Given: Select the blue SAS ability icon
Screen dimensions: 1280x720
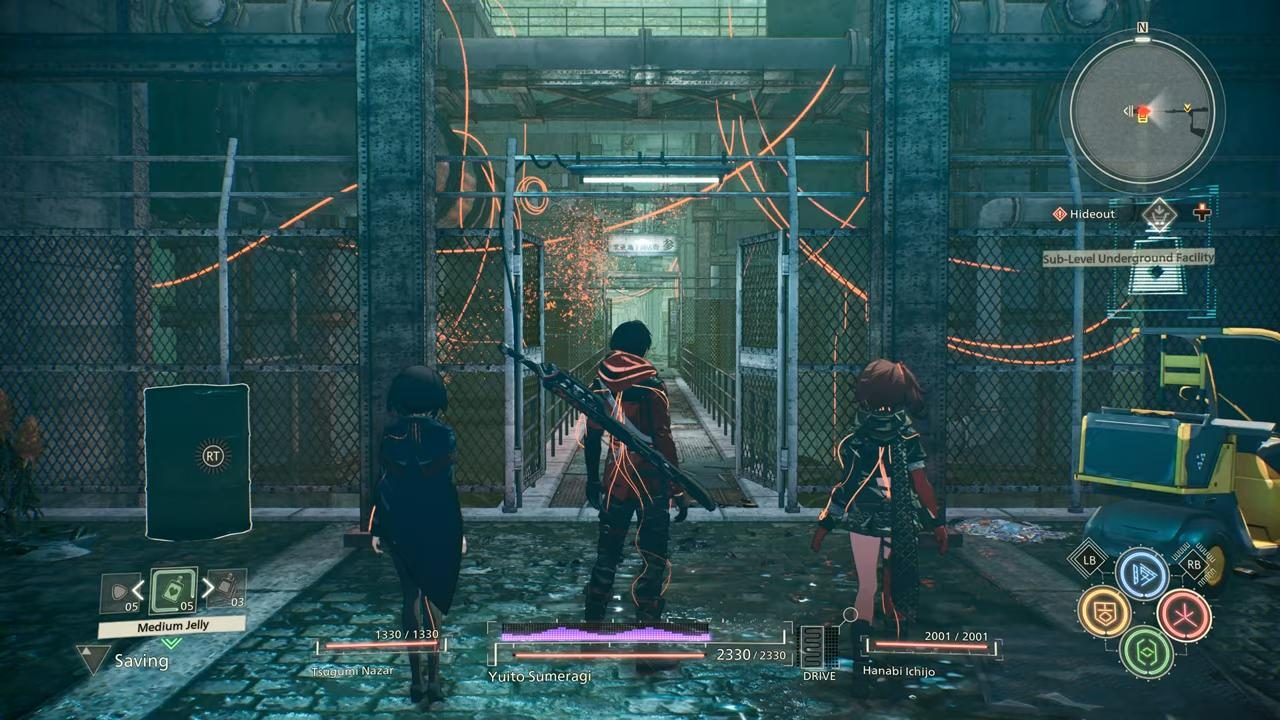Looking at the screenshot, I should click(x=1143, y=573).
